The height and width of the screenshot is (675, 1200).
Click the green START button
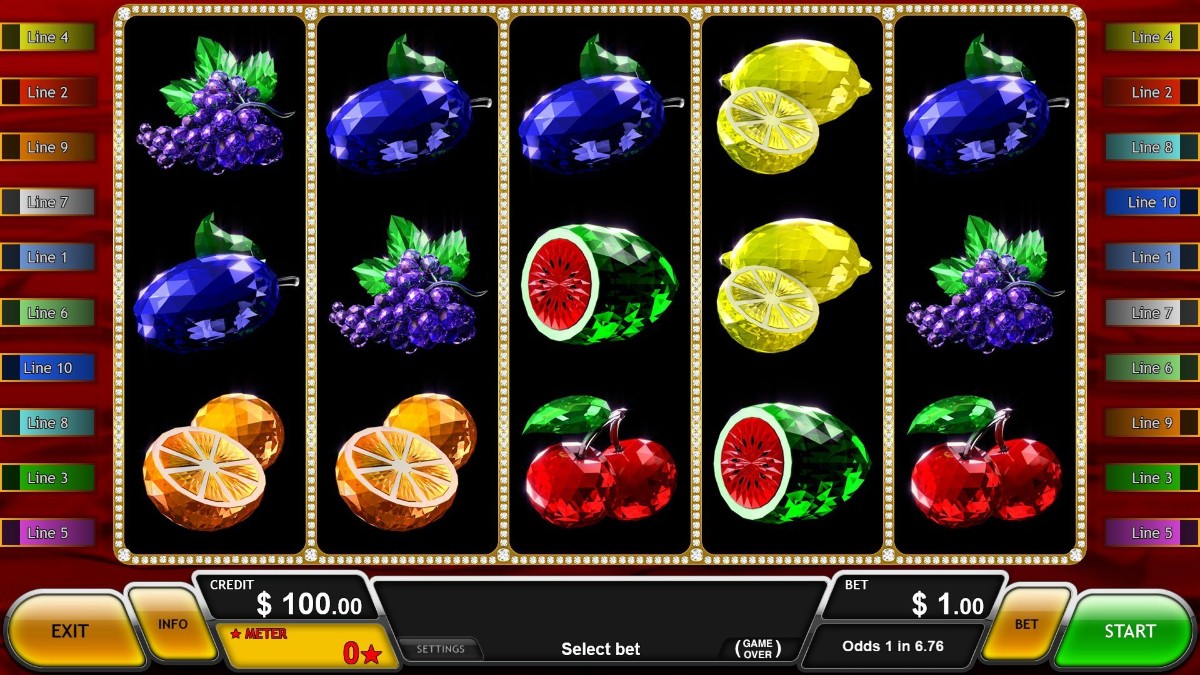point(1129,631)
